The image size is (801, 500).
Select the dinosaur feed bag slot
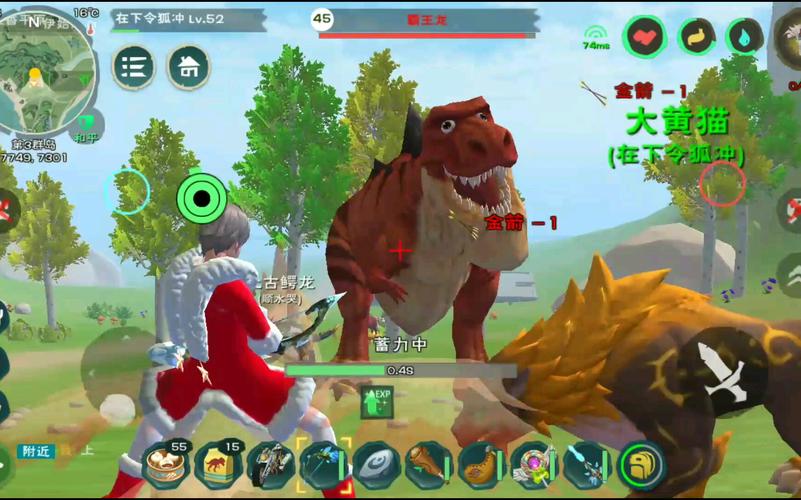coord(218,463)
